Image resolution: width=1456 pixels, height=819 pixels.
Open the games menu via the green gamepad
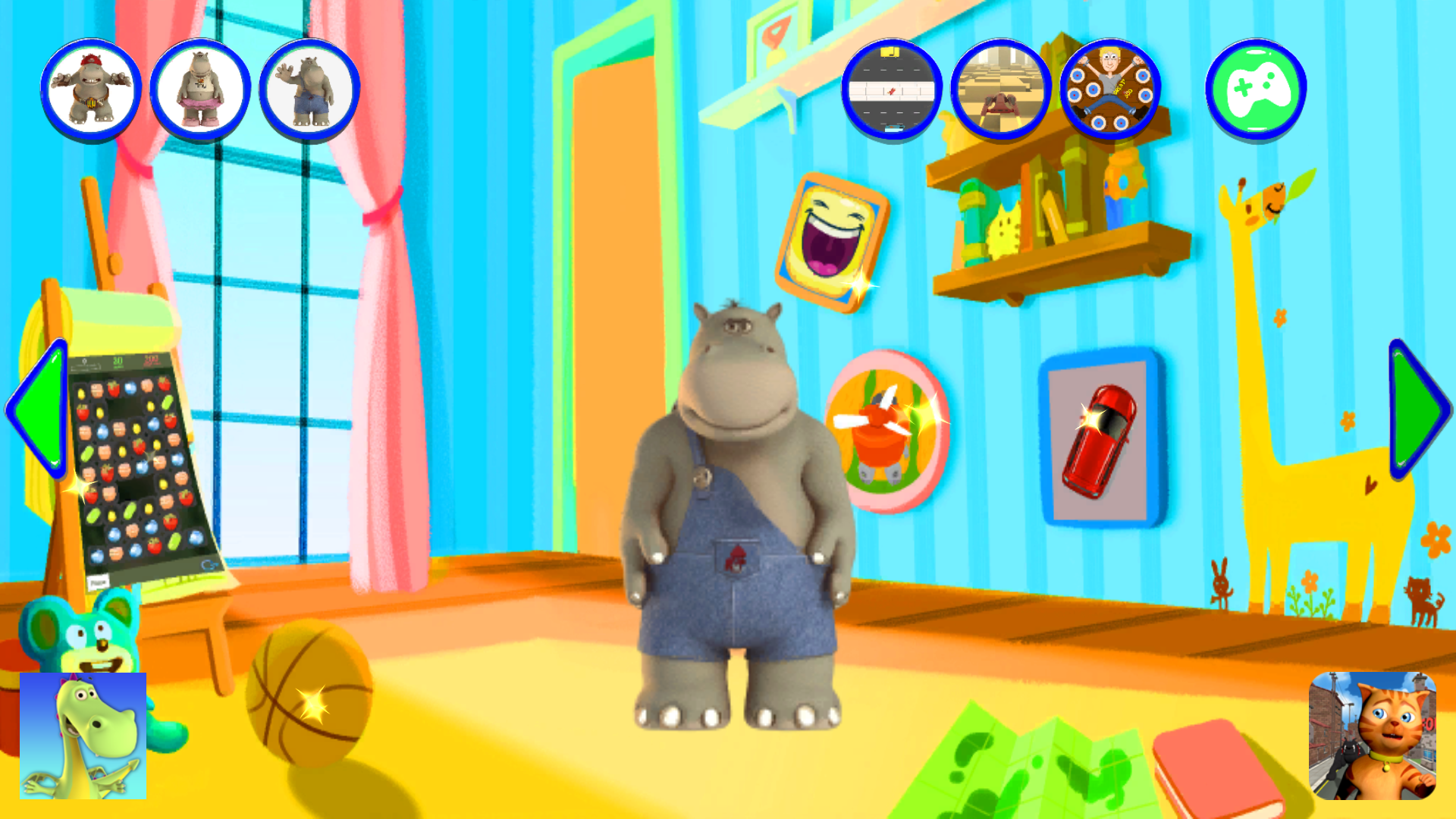click(x=1255, y=88)
